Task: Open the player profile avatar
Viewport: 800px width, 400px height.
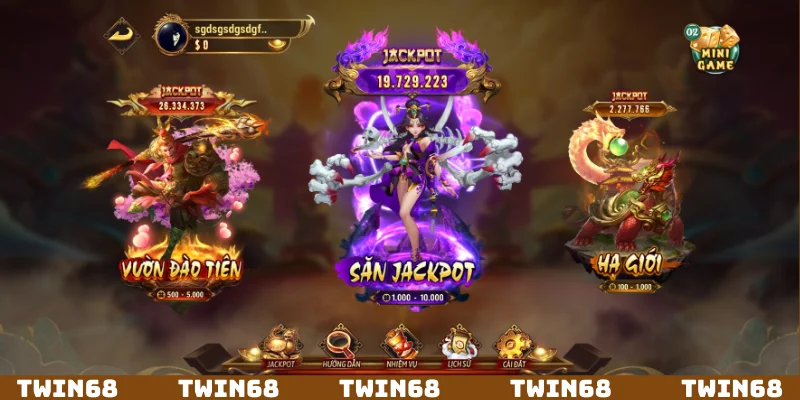Action: pos(171,35)
